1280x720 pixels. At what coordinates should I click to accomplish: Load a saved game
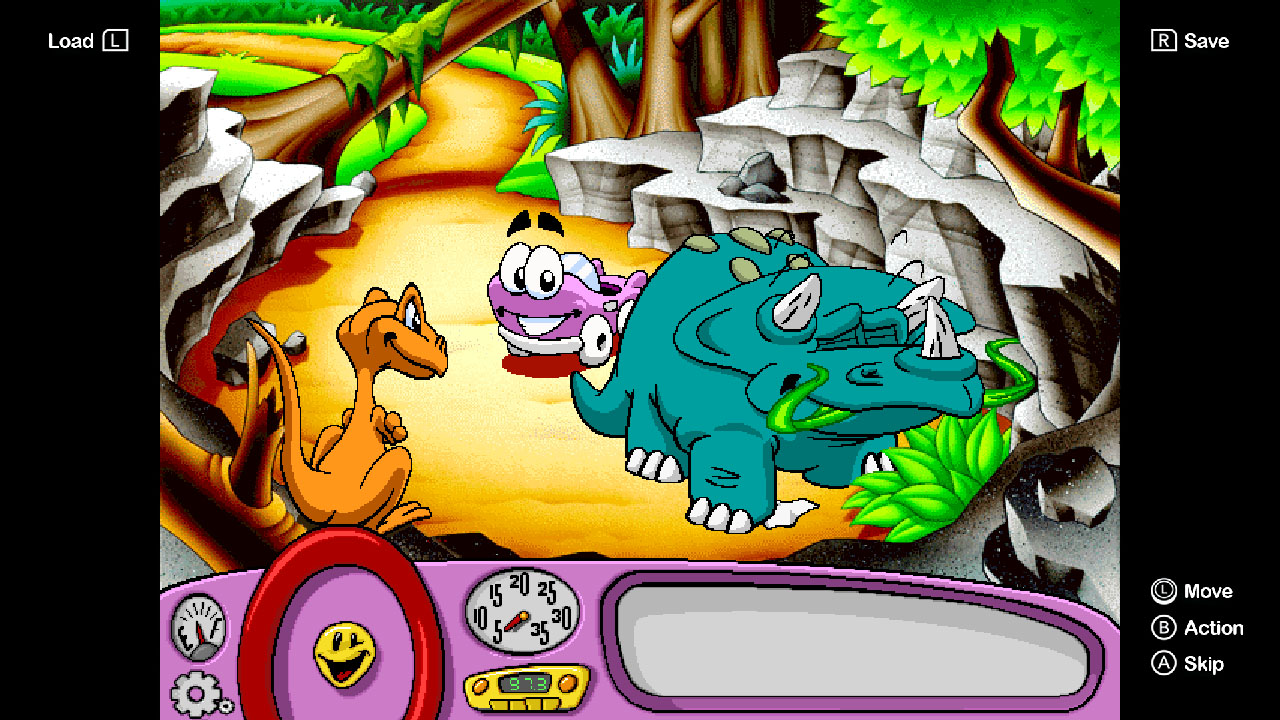[87, 41]
